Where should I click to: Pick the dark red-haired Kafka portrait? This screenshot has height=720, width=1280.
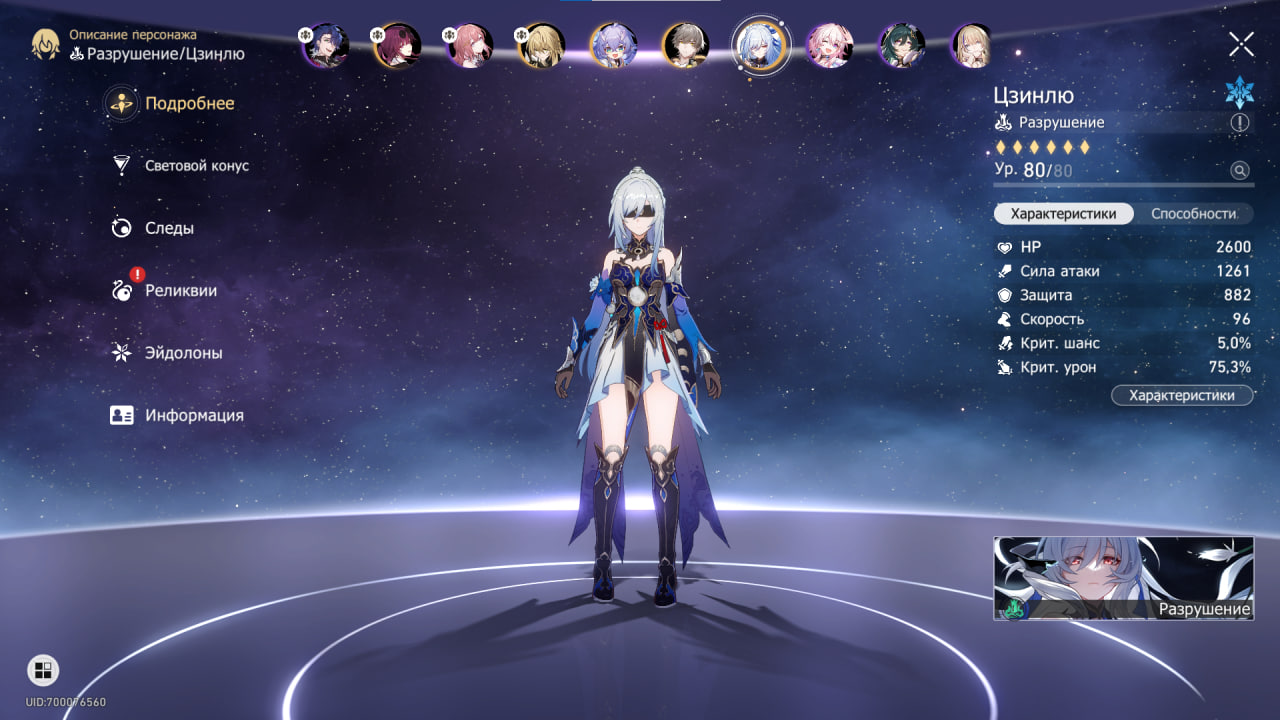click(x=397, y=45)
